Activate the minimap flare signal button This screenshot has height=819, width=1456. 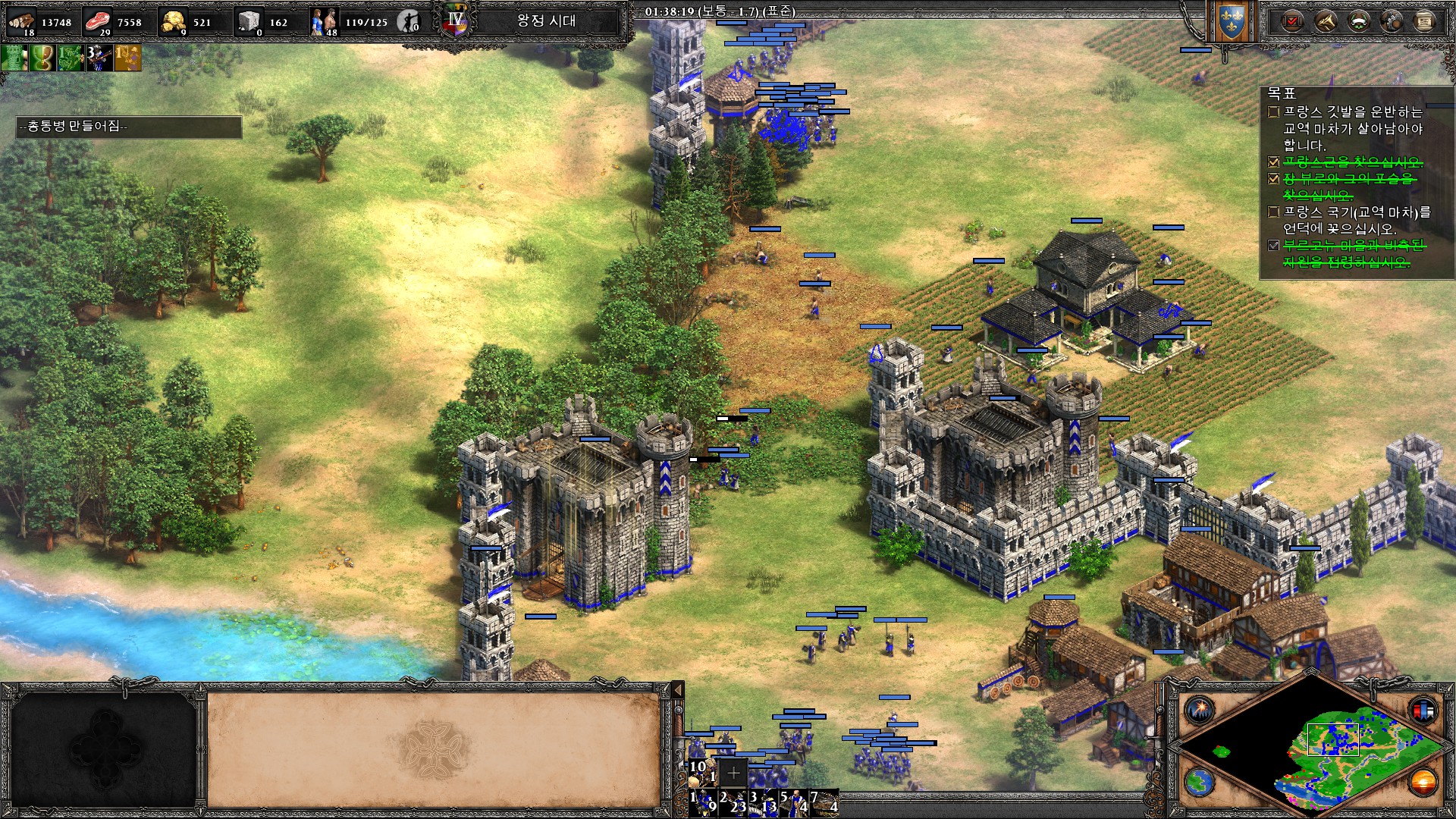pyautogui.click(x=1200, y=711)
